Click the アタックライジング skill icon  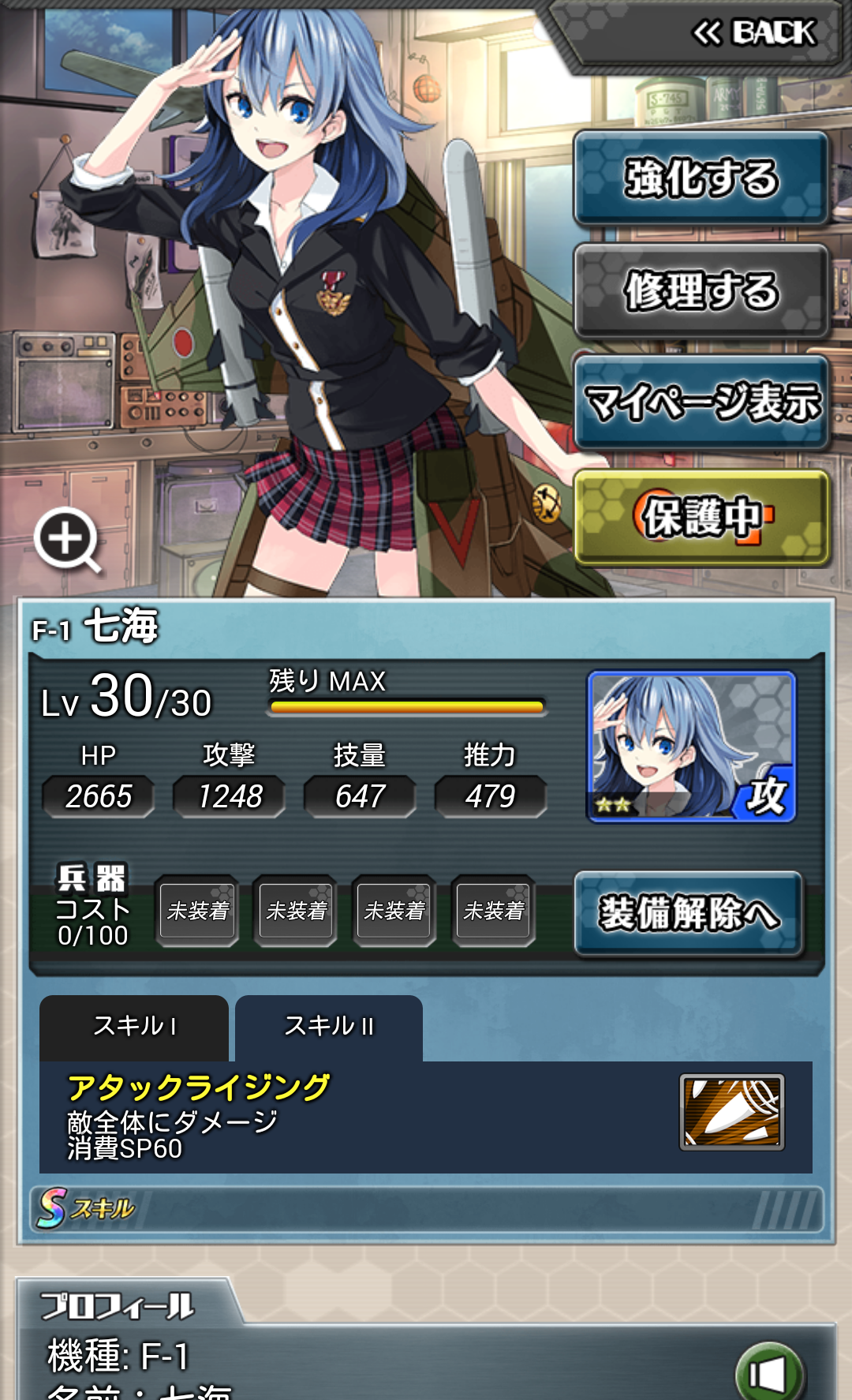click(731, 1112)
